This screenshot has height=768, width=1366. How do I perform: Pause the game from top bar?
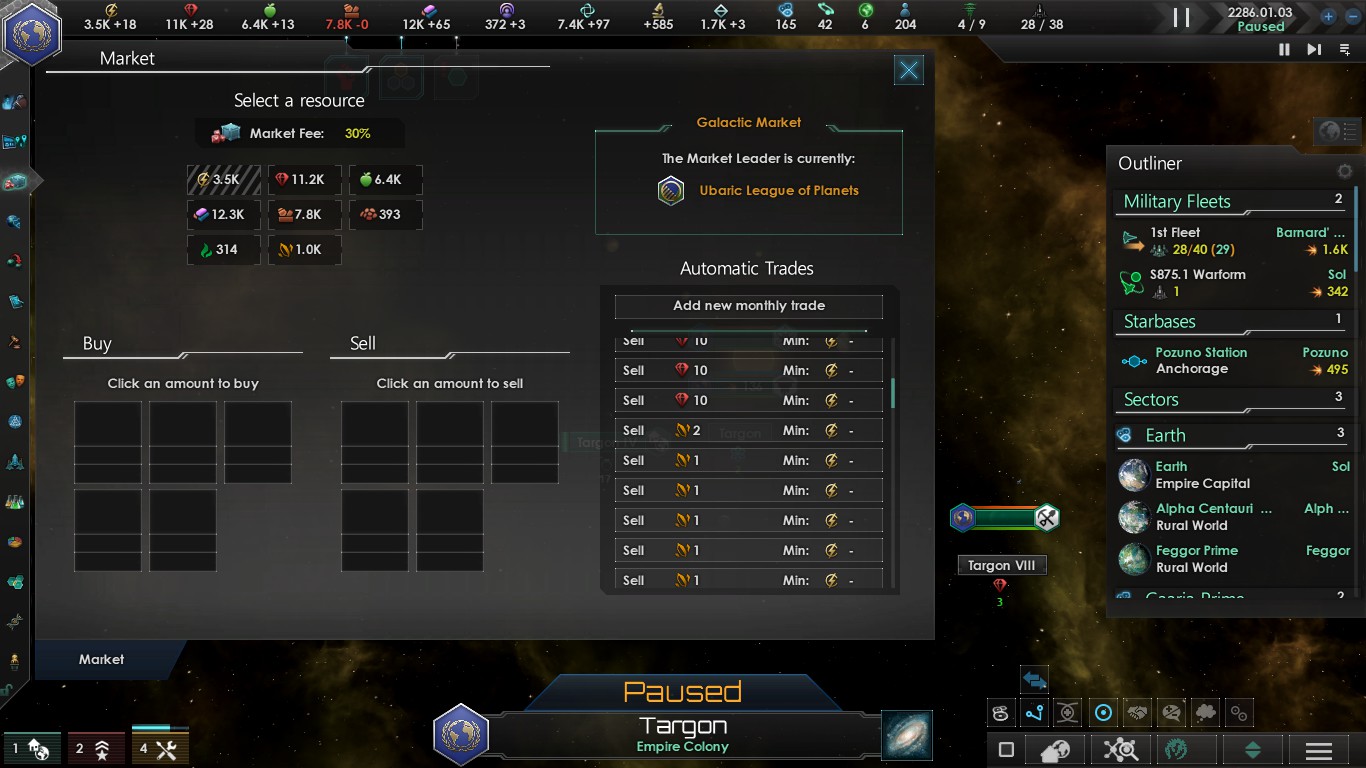coord(1181,17)
